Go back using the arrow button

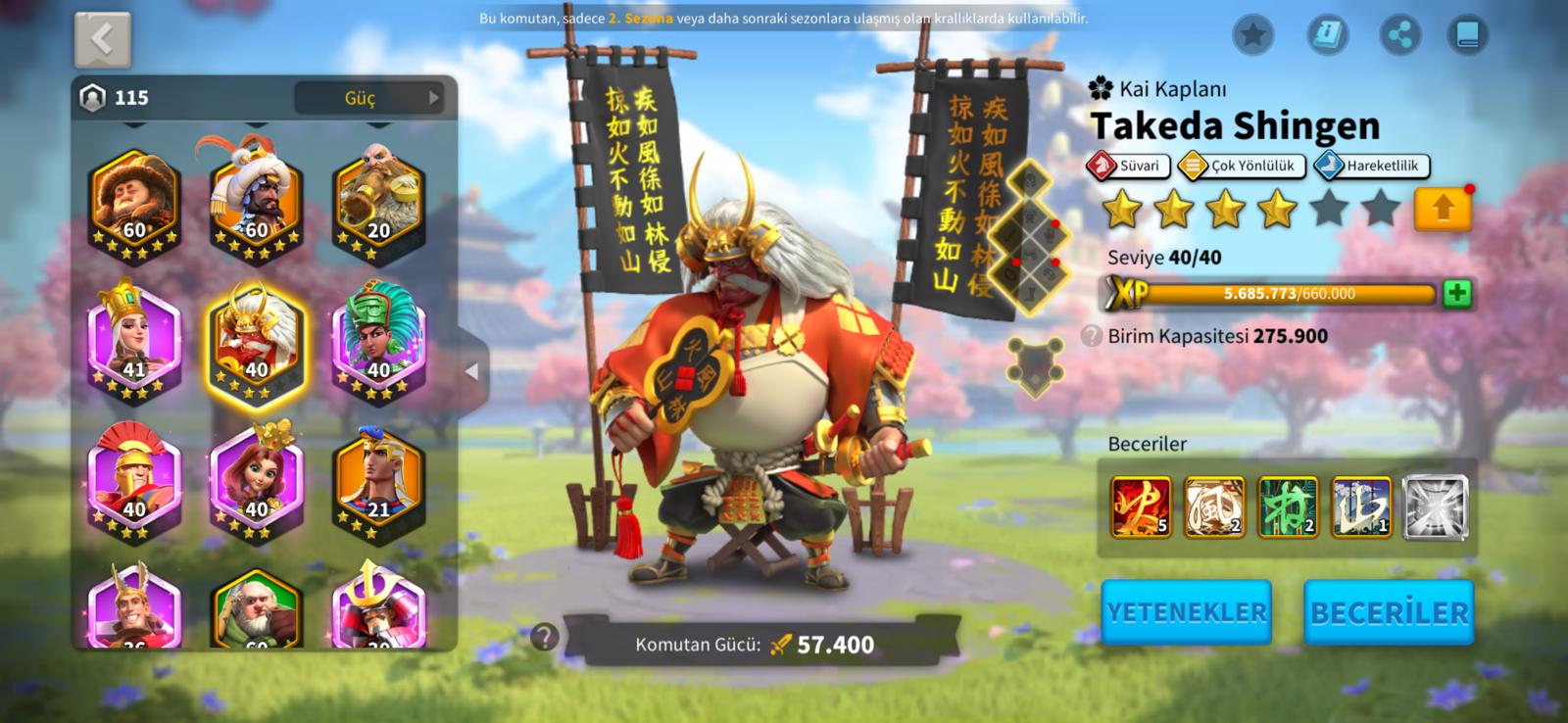click(x=103, y=39)
